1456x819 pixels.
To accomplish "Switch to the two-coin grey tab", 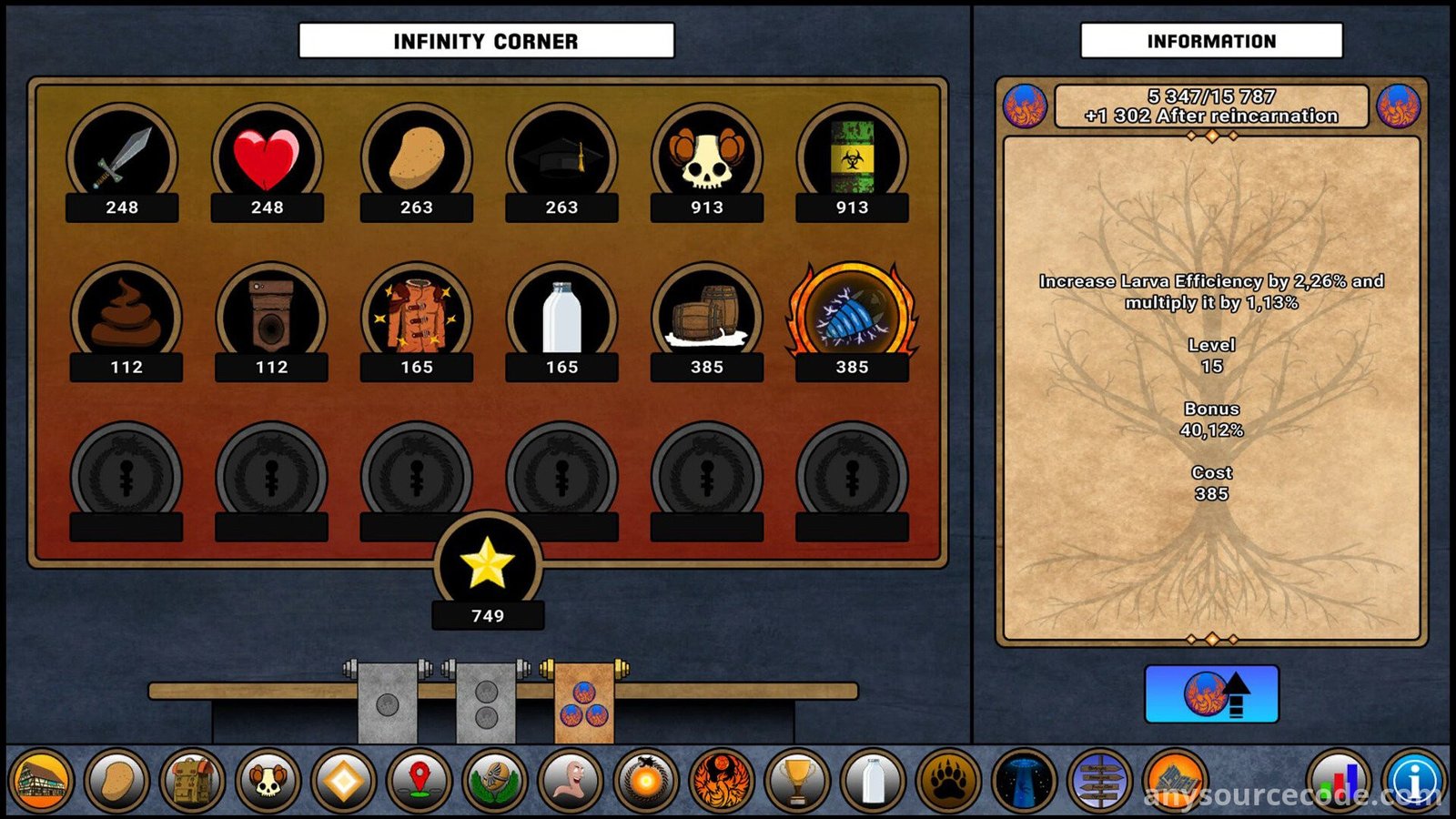I will coord(486,703).
